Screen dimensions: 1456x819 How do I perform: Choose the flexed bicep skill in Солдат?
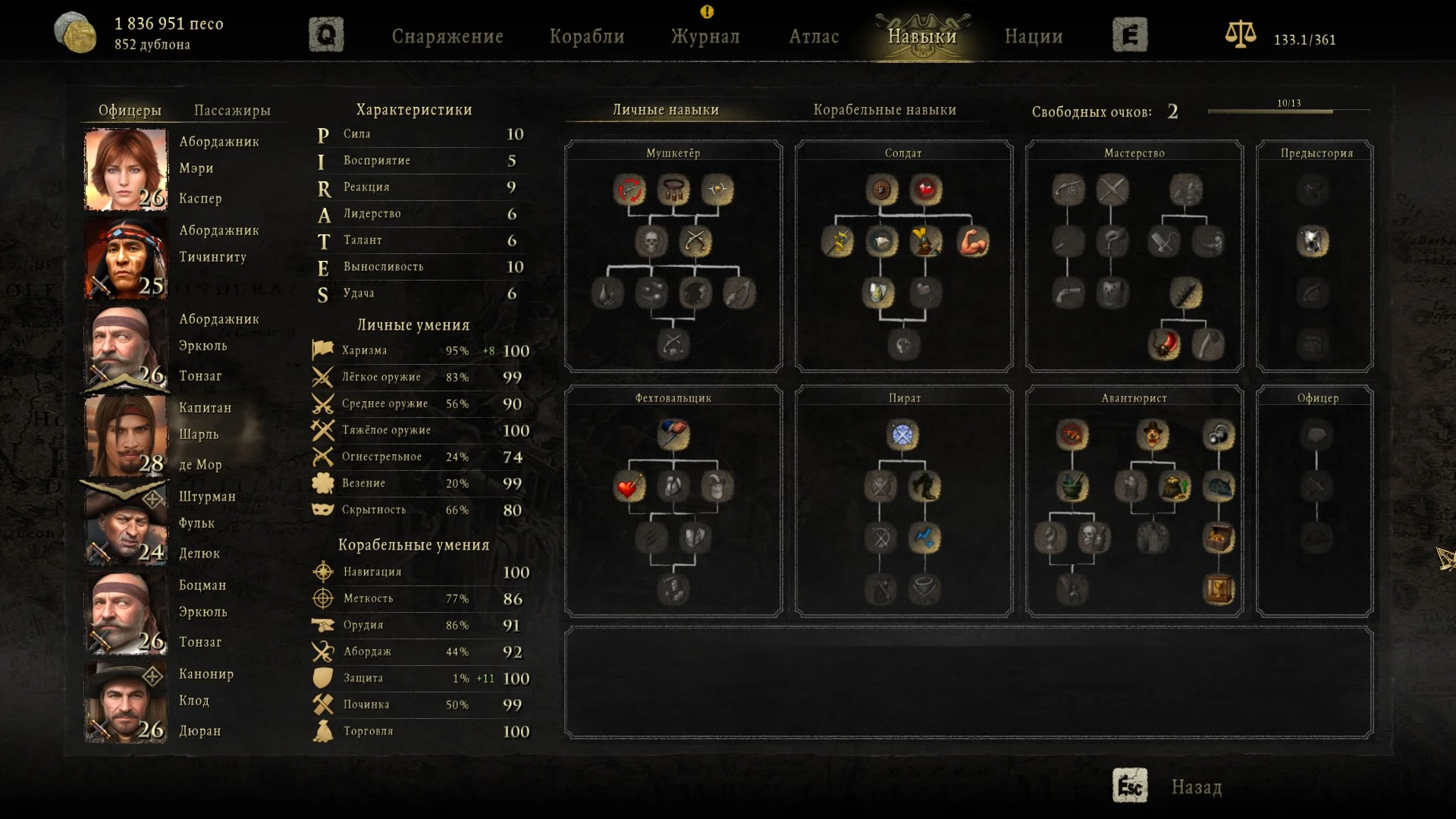pos(973,242)
